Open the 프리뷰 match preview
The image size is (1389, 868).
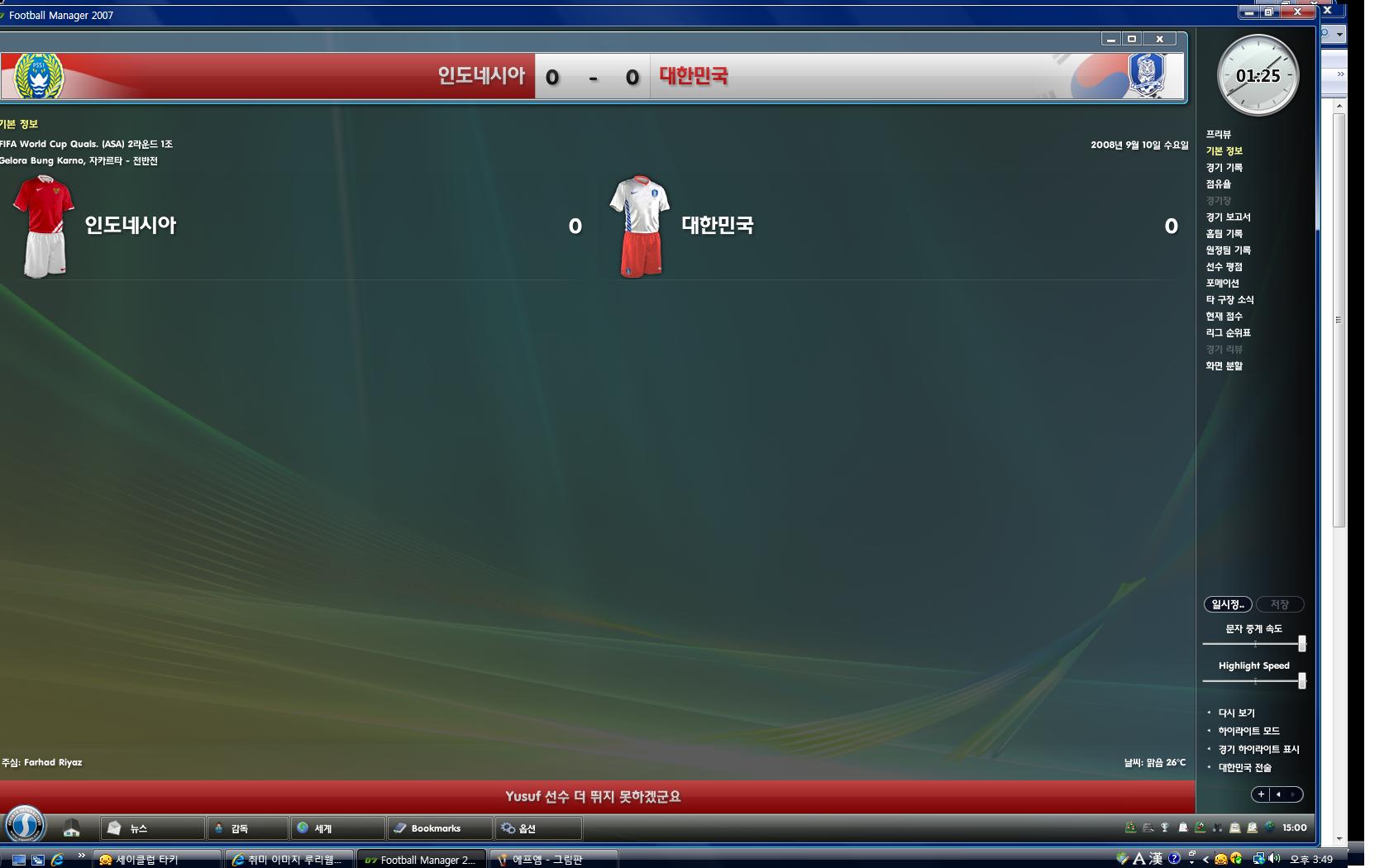pyautogui.click(x=1218, y=135)
